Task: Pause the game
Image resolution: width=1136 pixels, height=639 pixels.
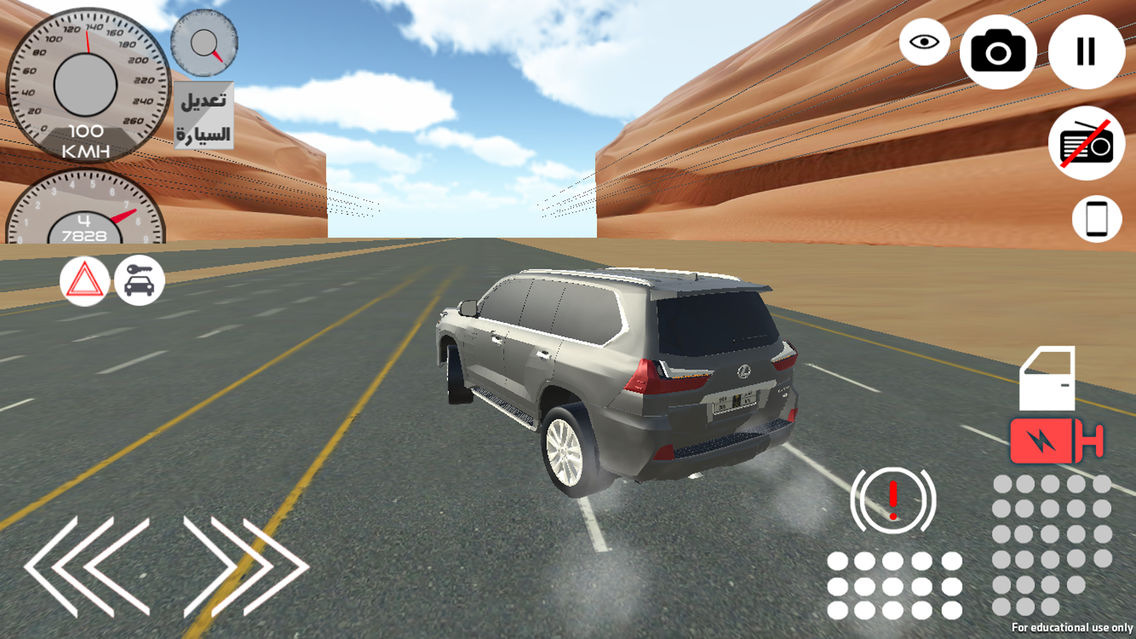Action: click(1086, 51)
